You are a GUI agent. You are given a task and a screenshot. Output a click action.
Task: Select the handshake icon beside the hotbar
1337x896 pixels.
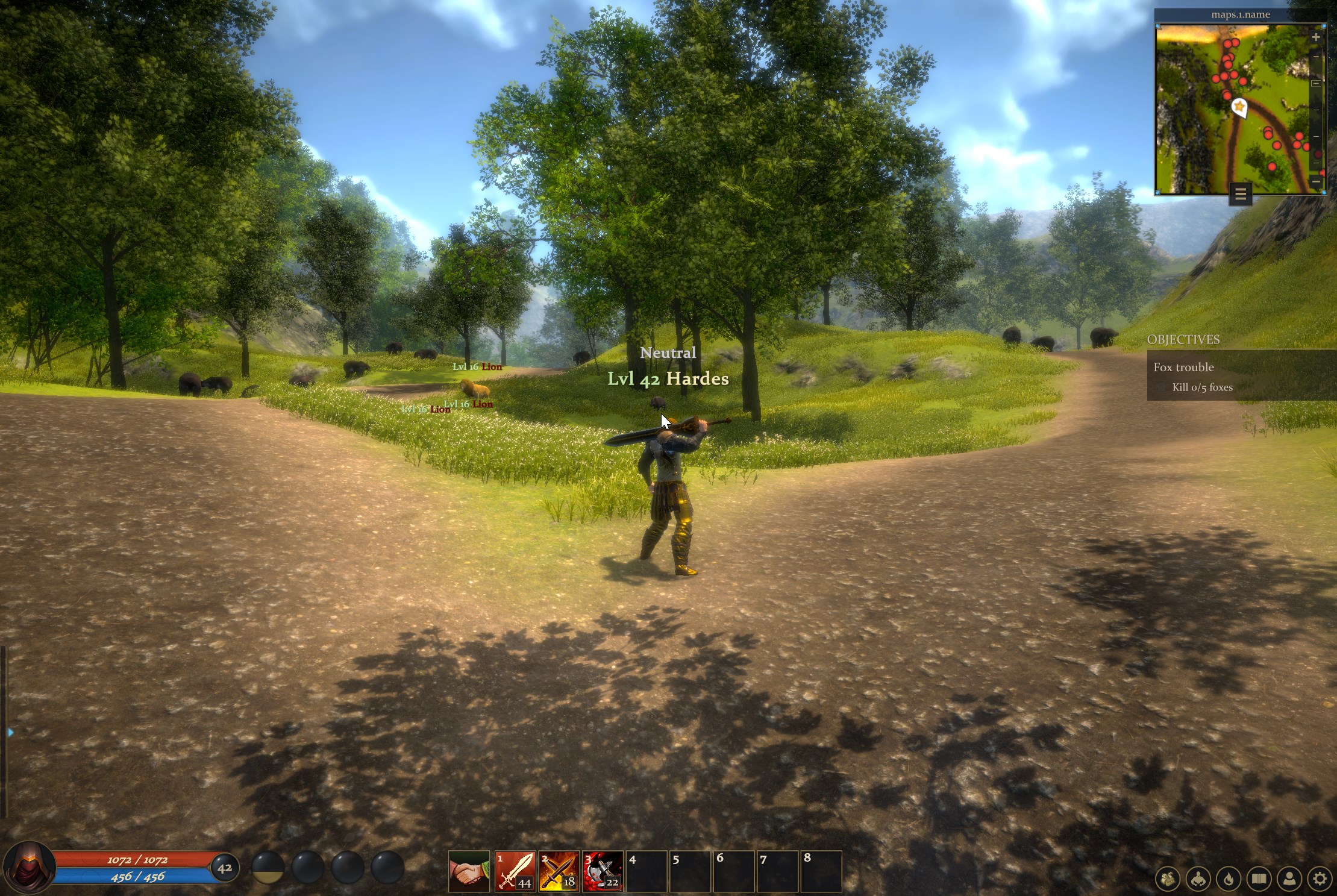tap(469, 869)
